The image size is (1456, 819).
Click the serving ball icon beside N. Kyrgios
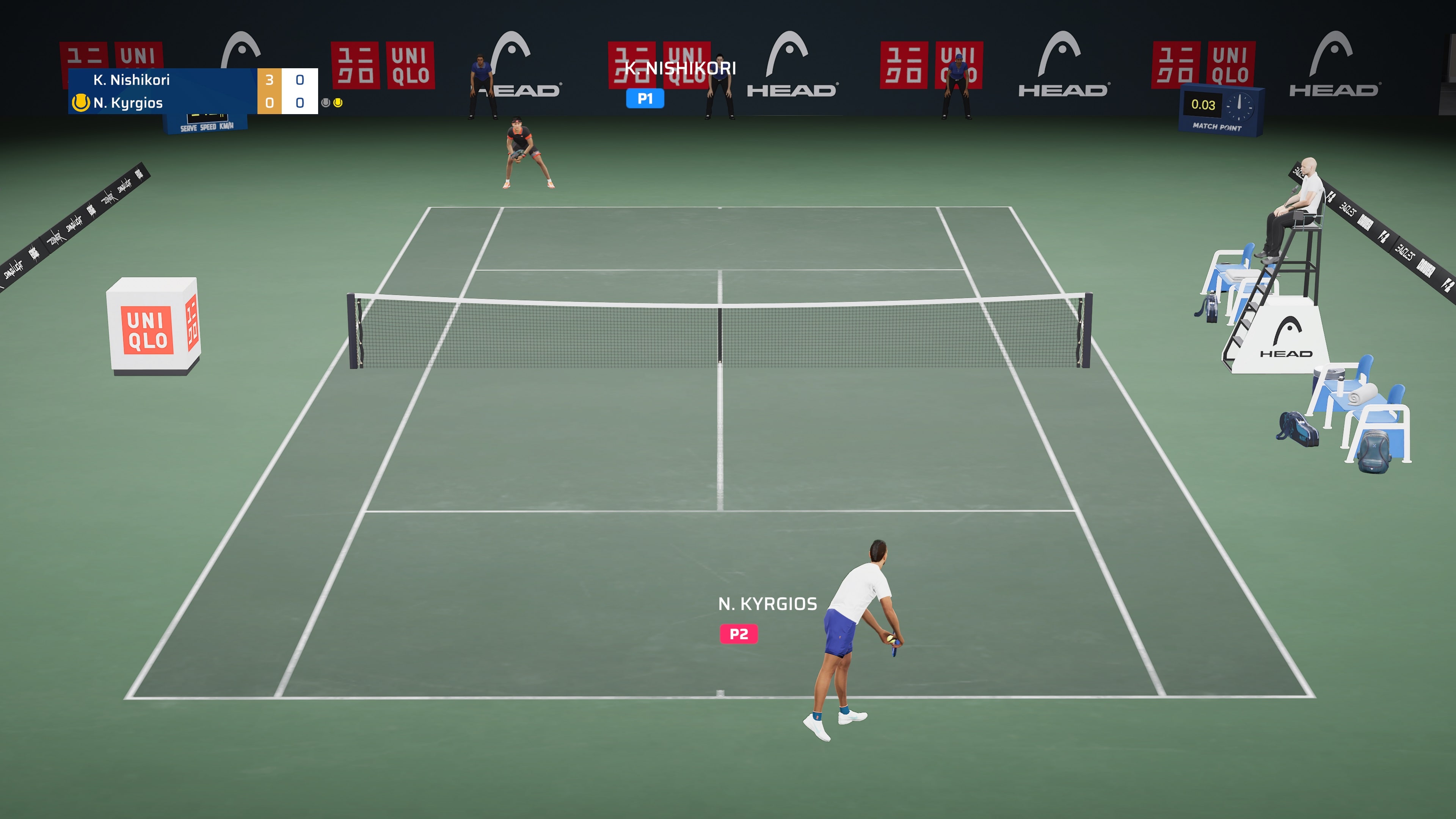point(81,103)
